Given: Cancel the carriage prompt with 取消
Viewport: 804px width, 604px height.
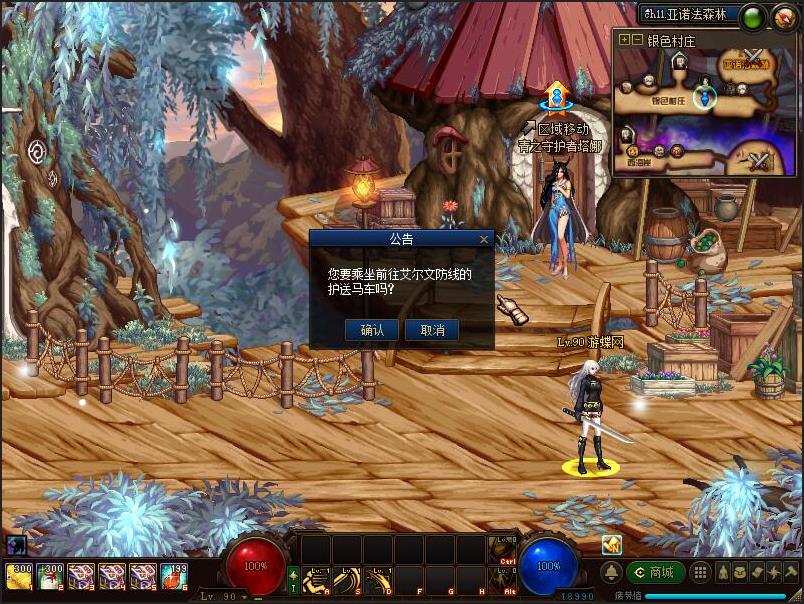Looking at the screenshot, I should 432,330.
